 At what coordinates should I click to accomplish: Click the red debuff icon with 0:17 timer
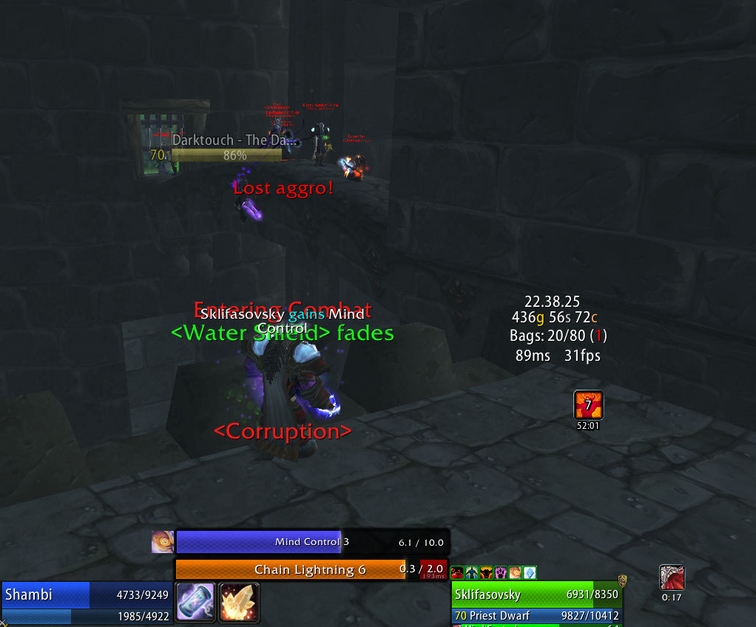coord(672,578)
